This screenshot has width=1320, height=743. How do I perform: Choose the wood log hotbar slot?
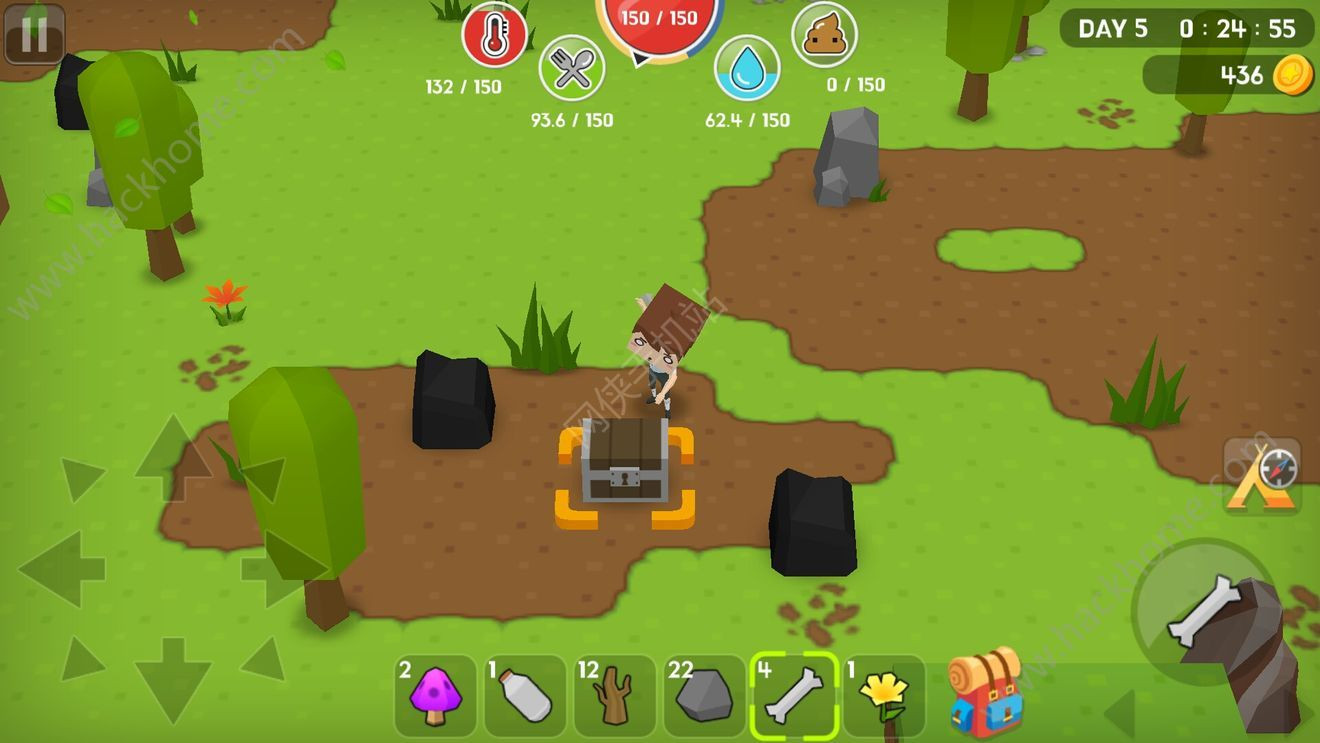[x=614, y=695]
